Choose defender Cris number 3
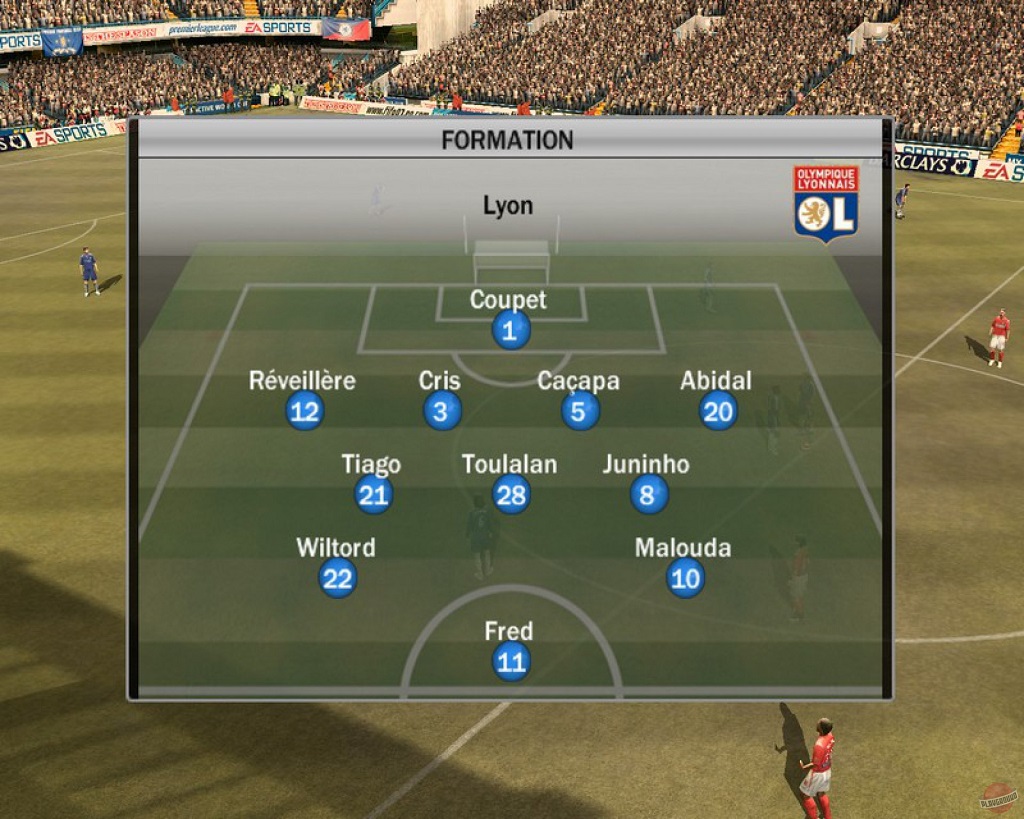The image size is (1024, 819). pyautogui.click(x=442, y=411)
